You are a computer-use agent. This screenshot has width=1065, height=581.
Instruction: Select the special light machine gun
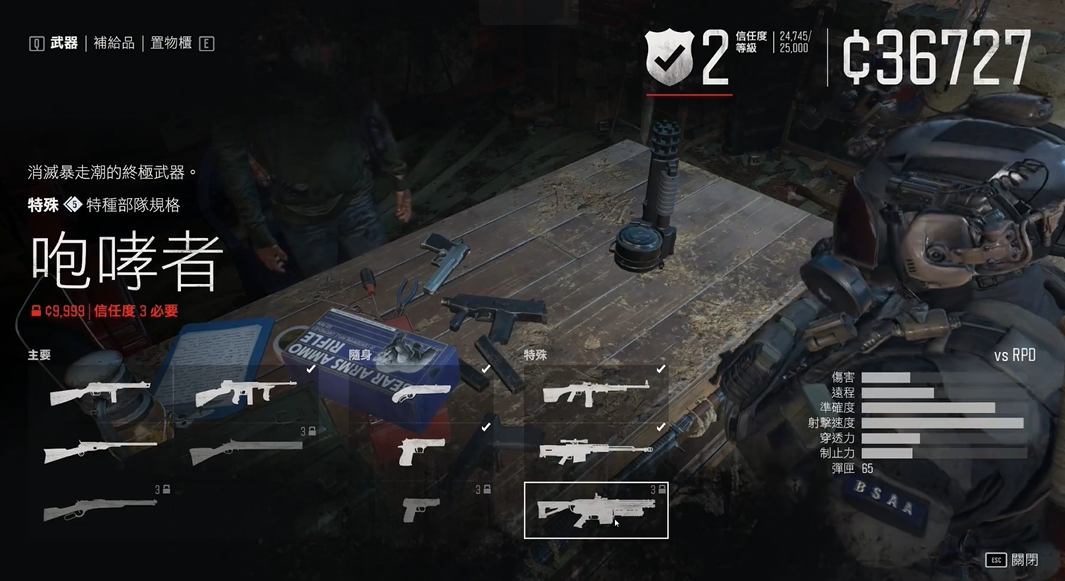click(x=596, y=392)
